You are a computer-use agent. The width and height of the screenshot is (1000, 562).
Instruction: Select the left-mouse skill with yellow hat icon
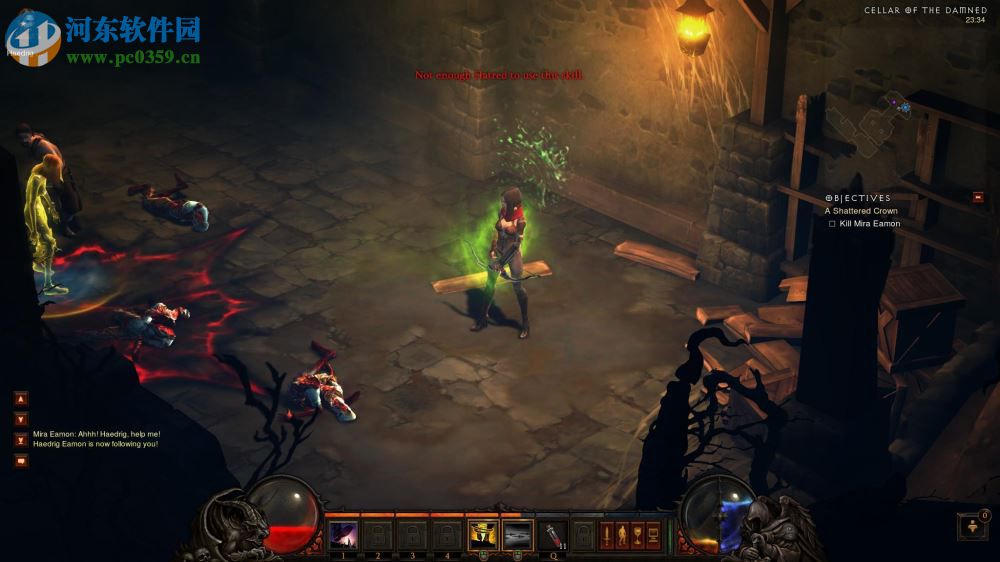pos(482,535)
